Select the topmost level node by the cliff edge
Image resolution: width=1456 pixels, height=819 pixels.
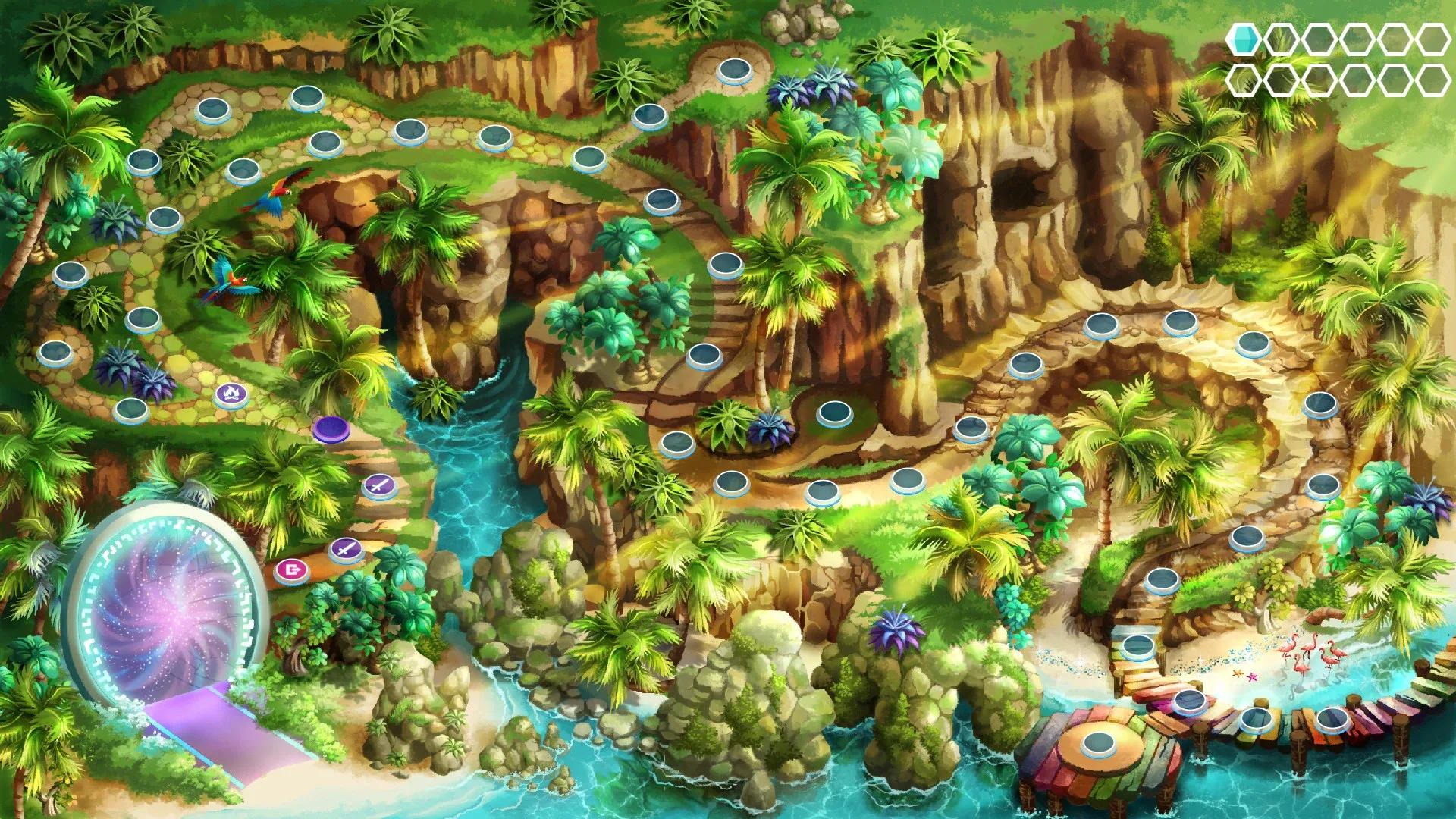[x=732, y=72]
